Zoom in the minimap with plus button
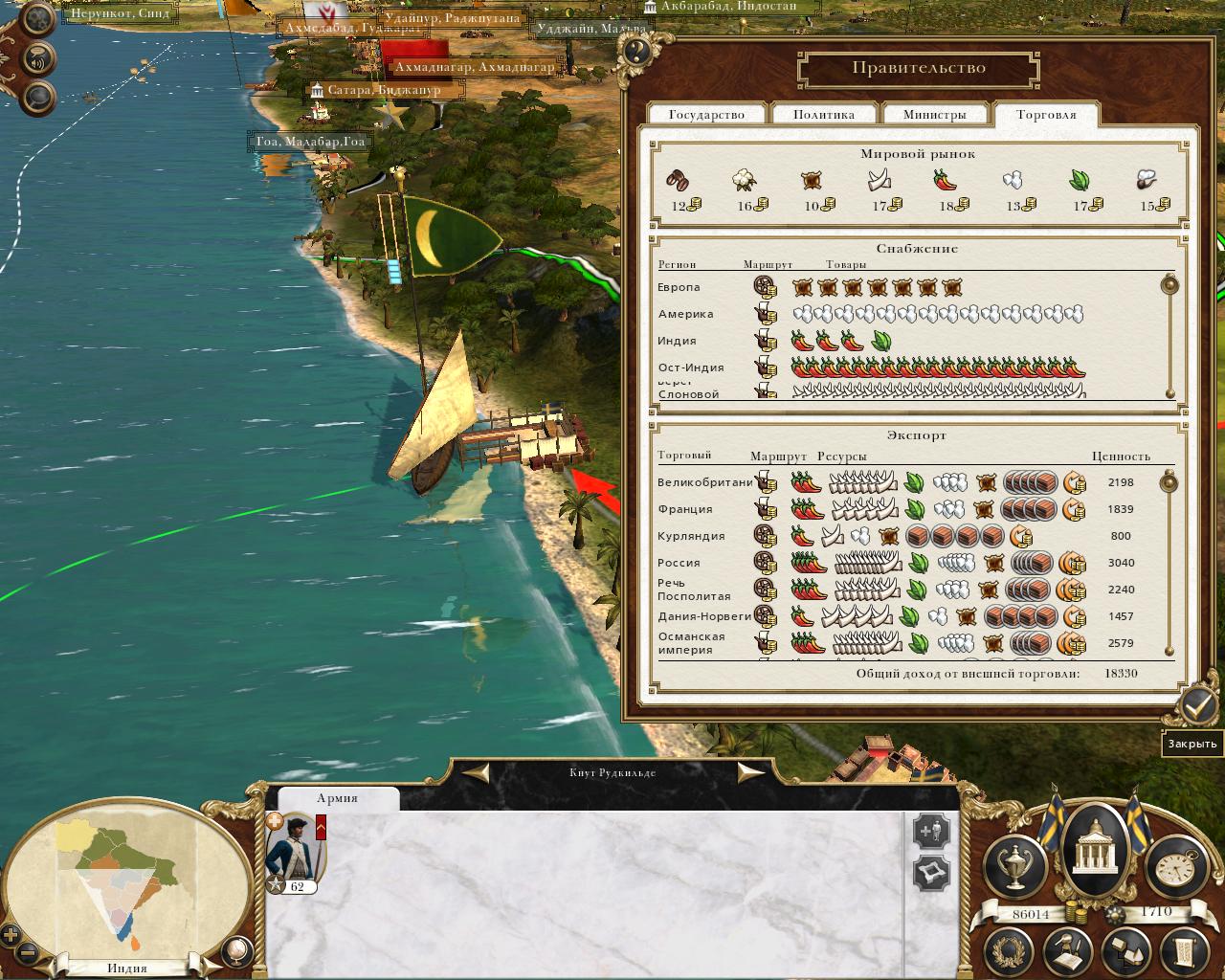The image size is (1225, 980). click(x=11, y=935)
